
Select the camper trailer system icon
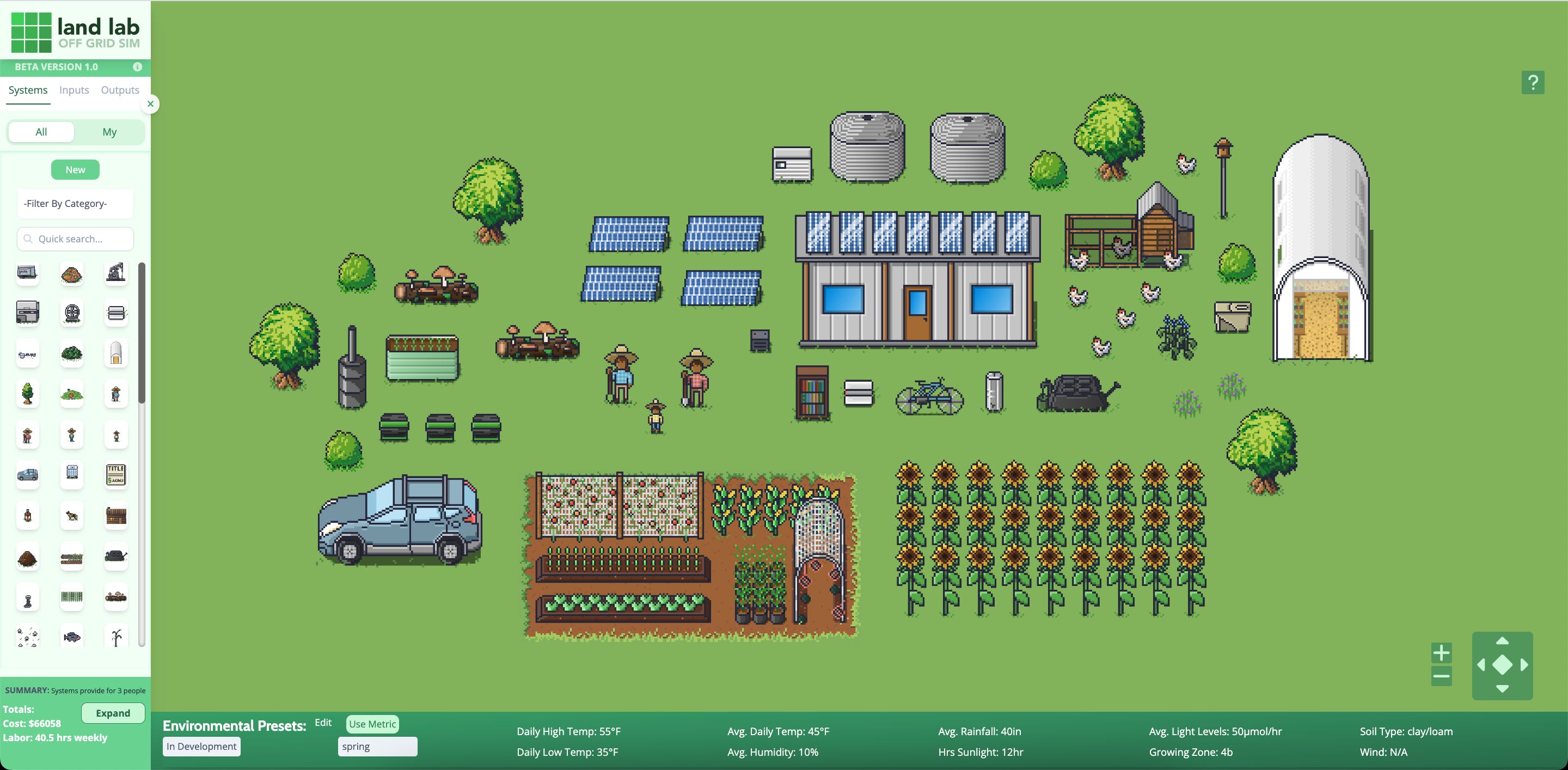[27, 274]
